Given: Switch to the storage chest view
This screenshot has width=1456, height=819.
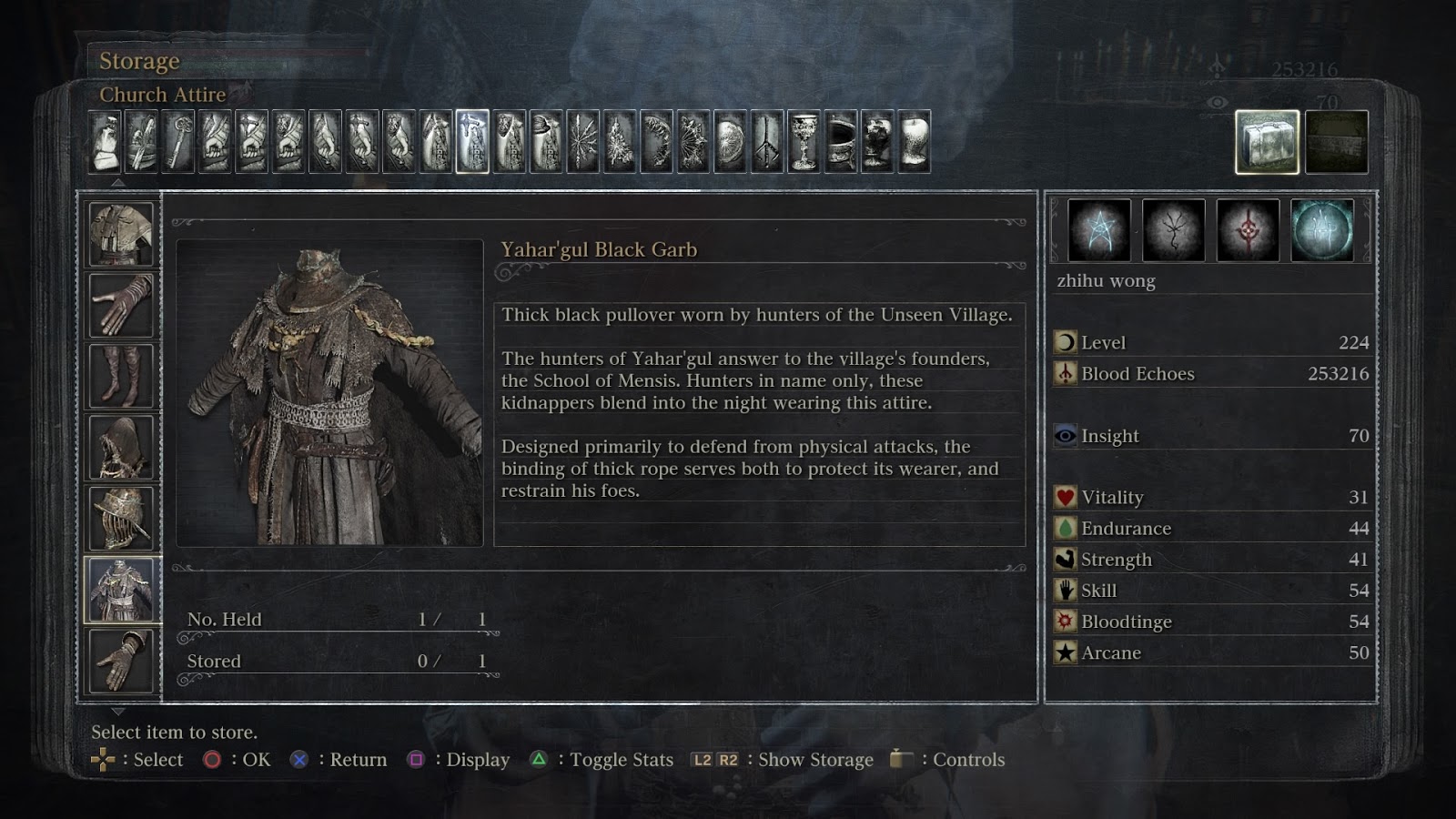Looking at the screenshot, I should [x=1337, y=142].
